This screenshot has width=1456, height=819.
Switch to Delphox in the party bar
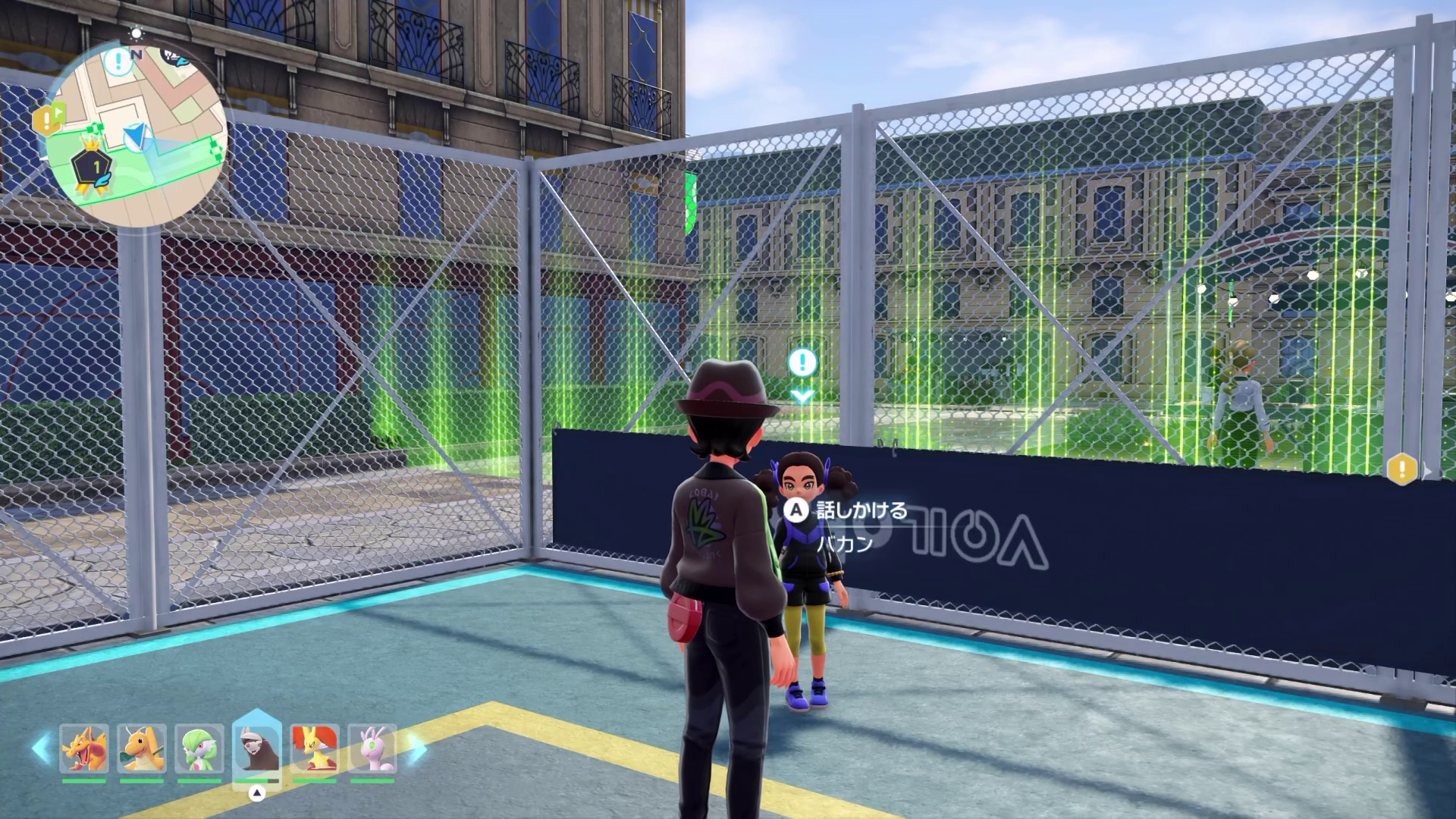tap(315, 748)
